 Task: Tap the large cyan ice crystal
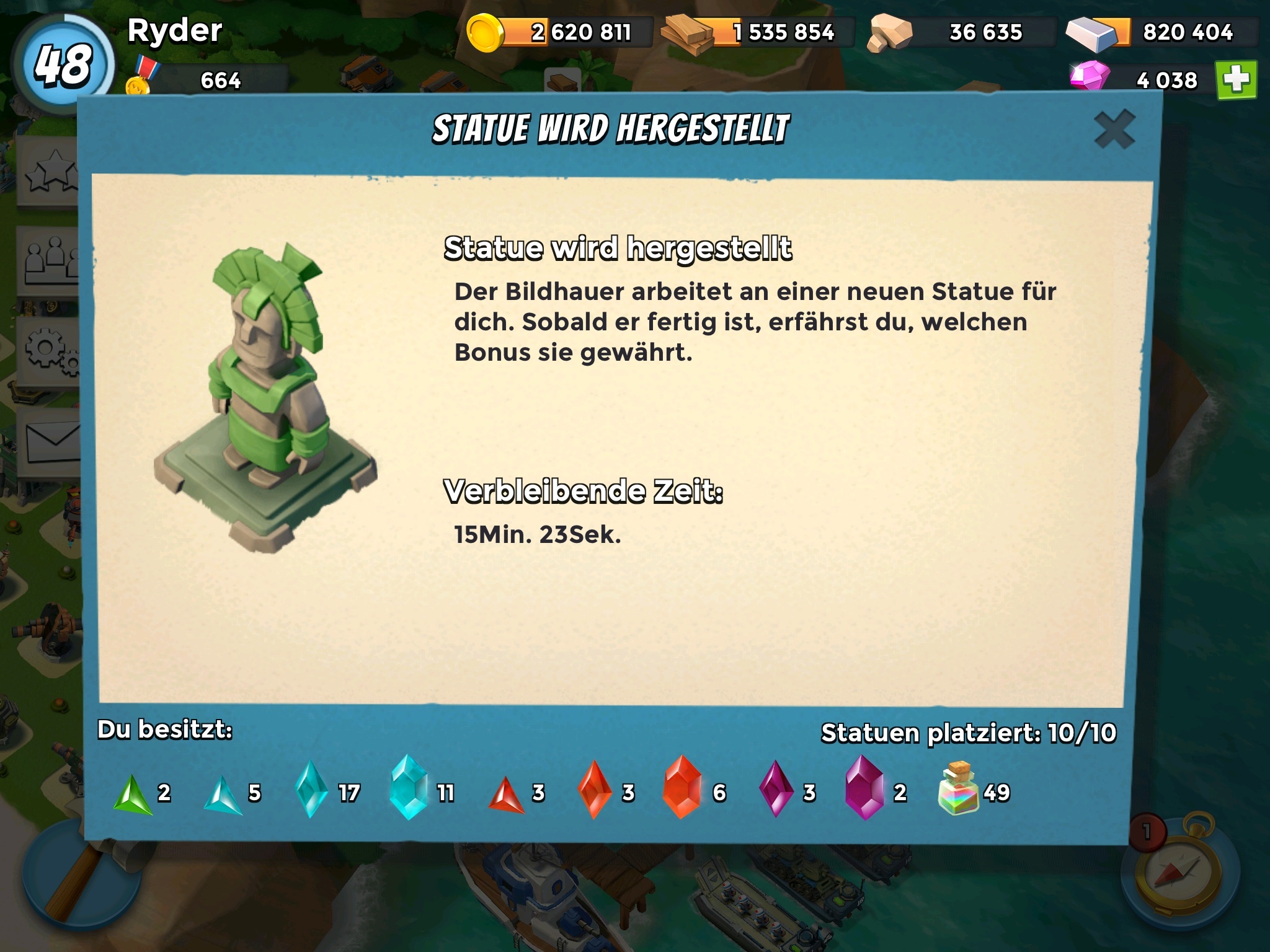tap(409, 787)
